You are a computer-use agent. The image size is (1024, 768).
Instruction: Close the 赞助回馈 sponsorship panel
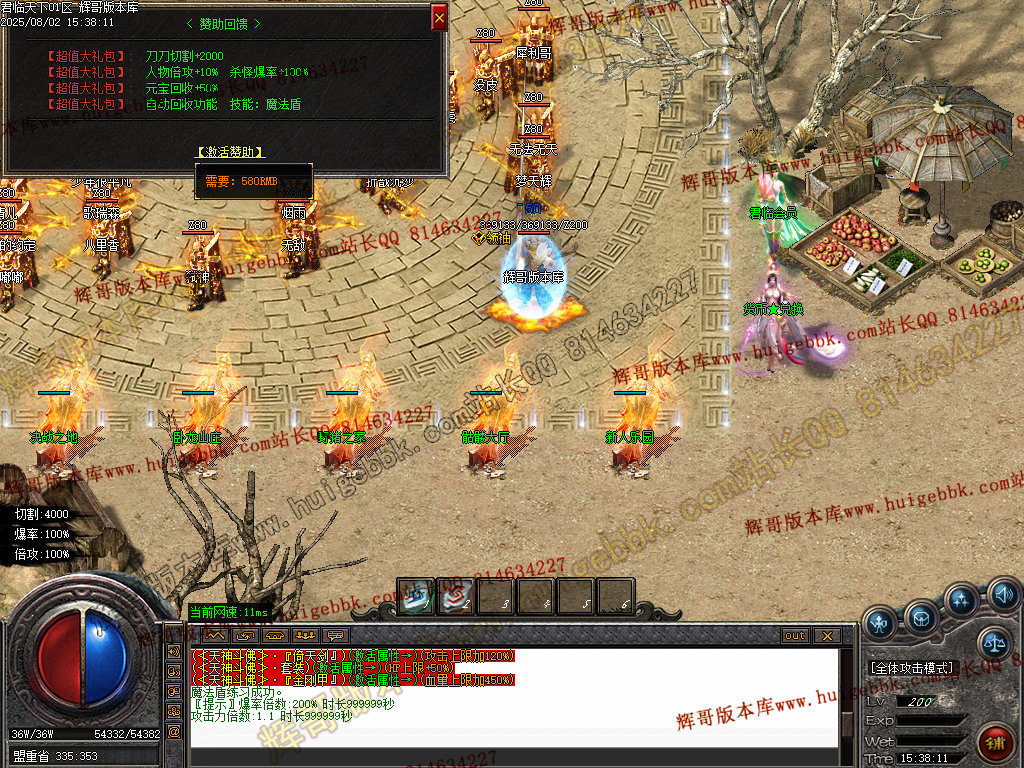pos(439,17)
